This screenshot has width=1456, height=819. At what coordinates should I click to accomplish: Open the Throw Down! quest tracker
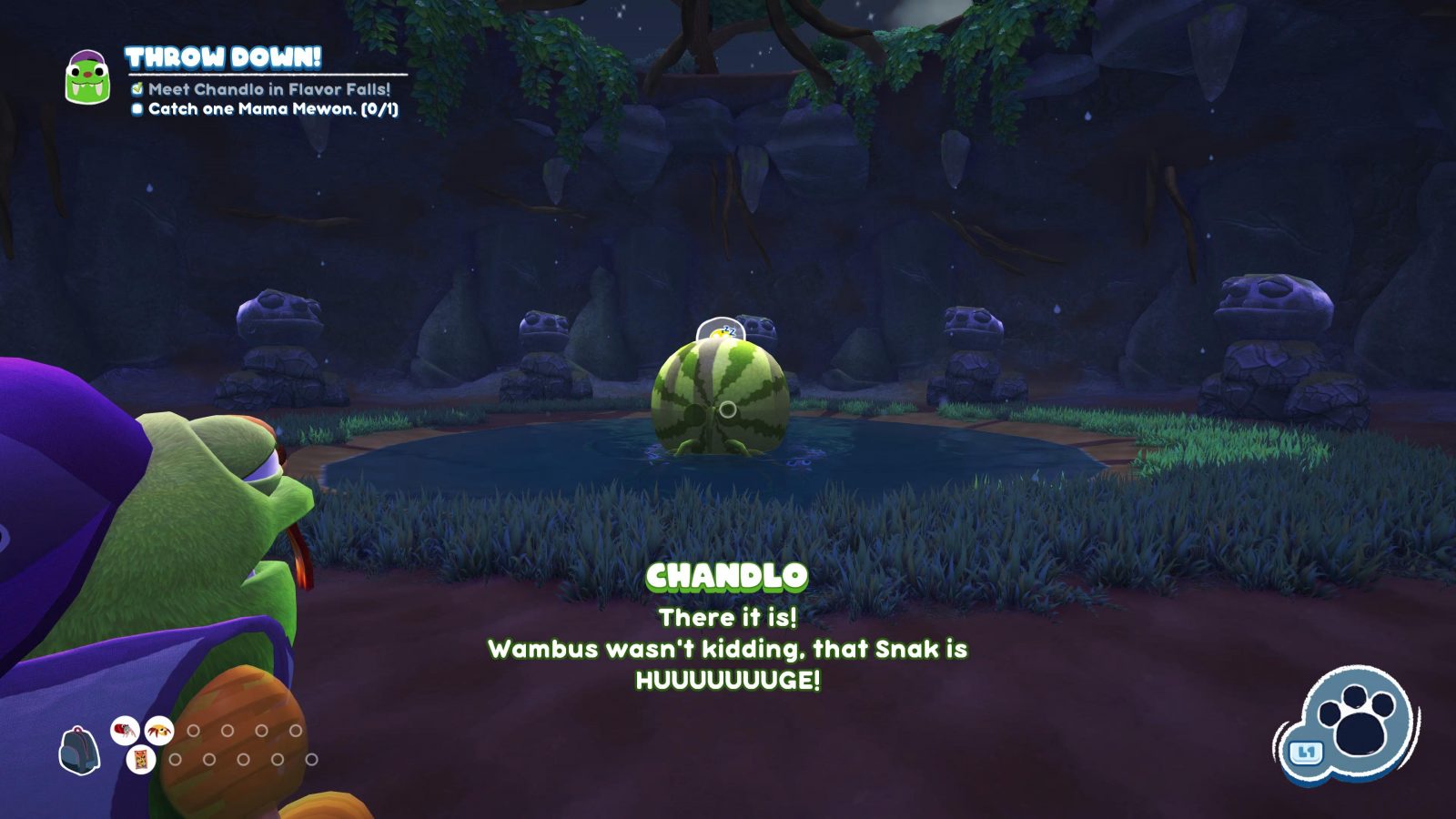(223, 58)
